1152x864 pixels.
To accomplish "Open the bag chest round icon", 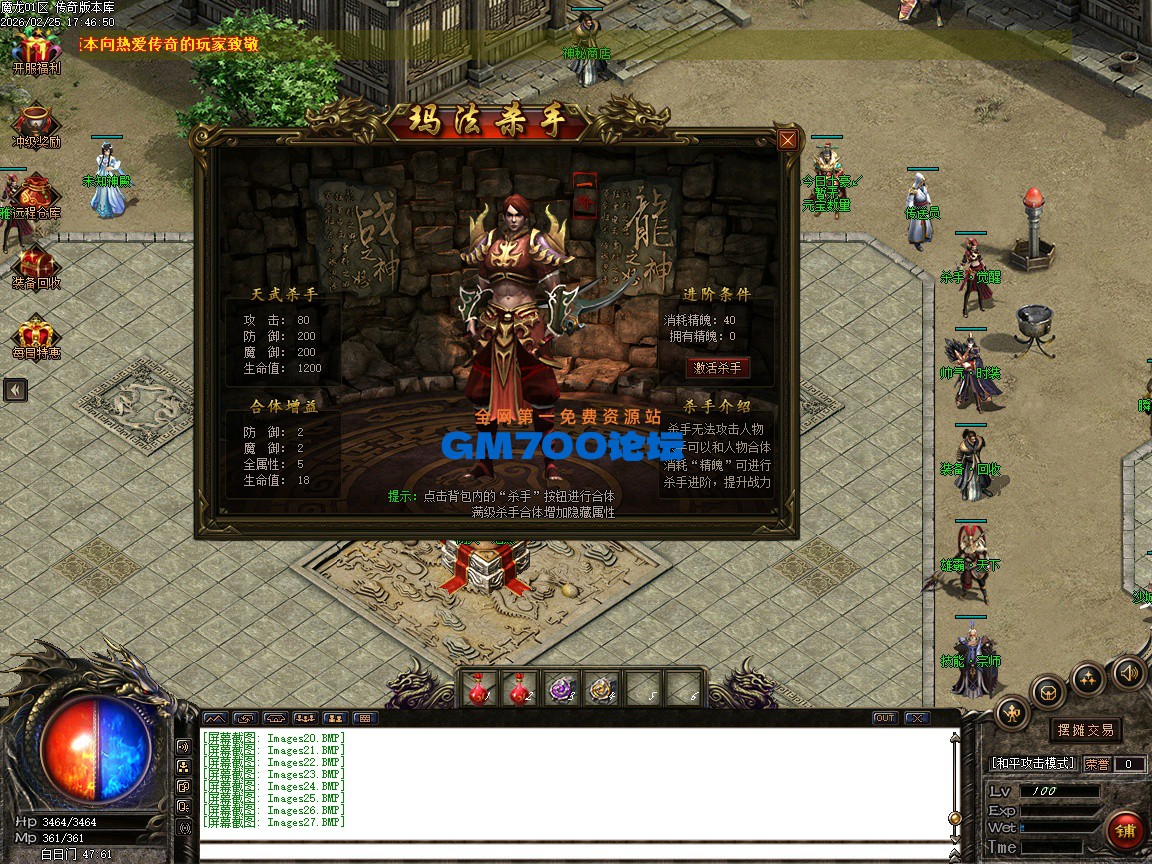I will pyautogui.click(x=1049, y=692).
